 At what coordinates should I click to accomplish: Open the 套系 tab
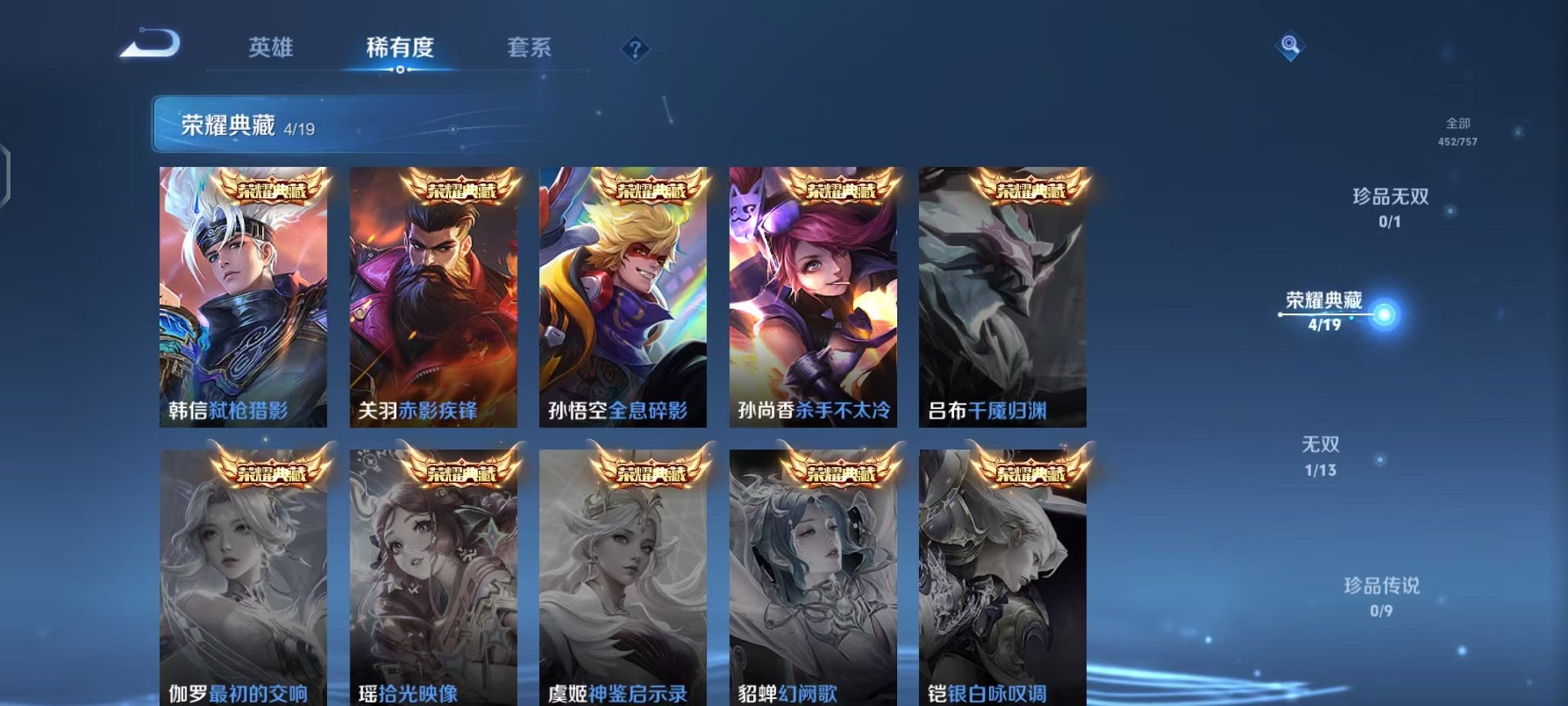[530, 48]
